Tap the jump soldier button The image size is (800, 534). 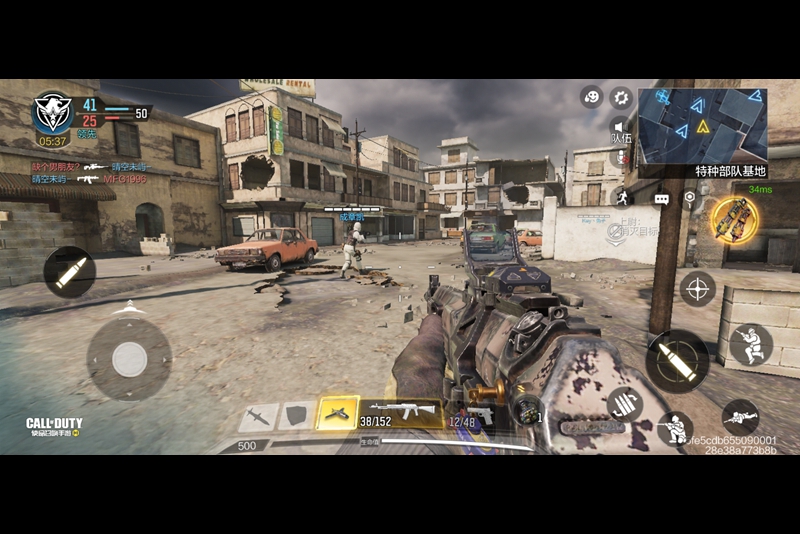click(x=750, y=344)
